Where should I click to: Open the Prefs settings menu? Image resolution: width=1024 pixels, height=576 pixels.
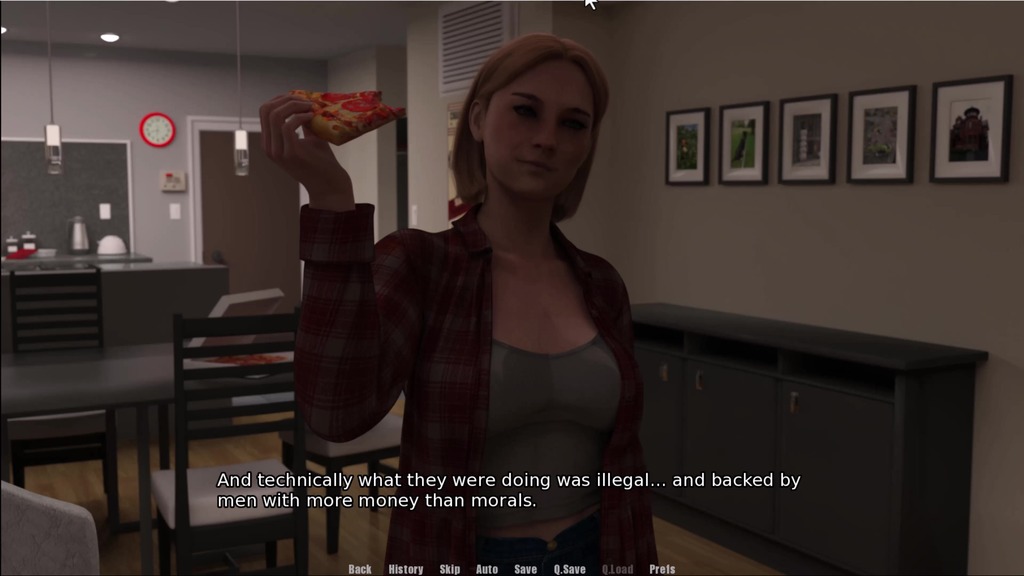click(662, 569)
